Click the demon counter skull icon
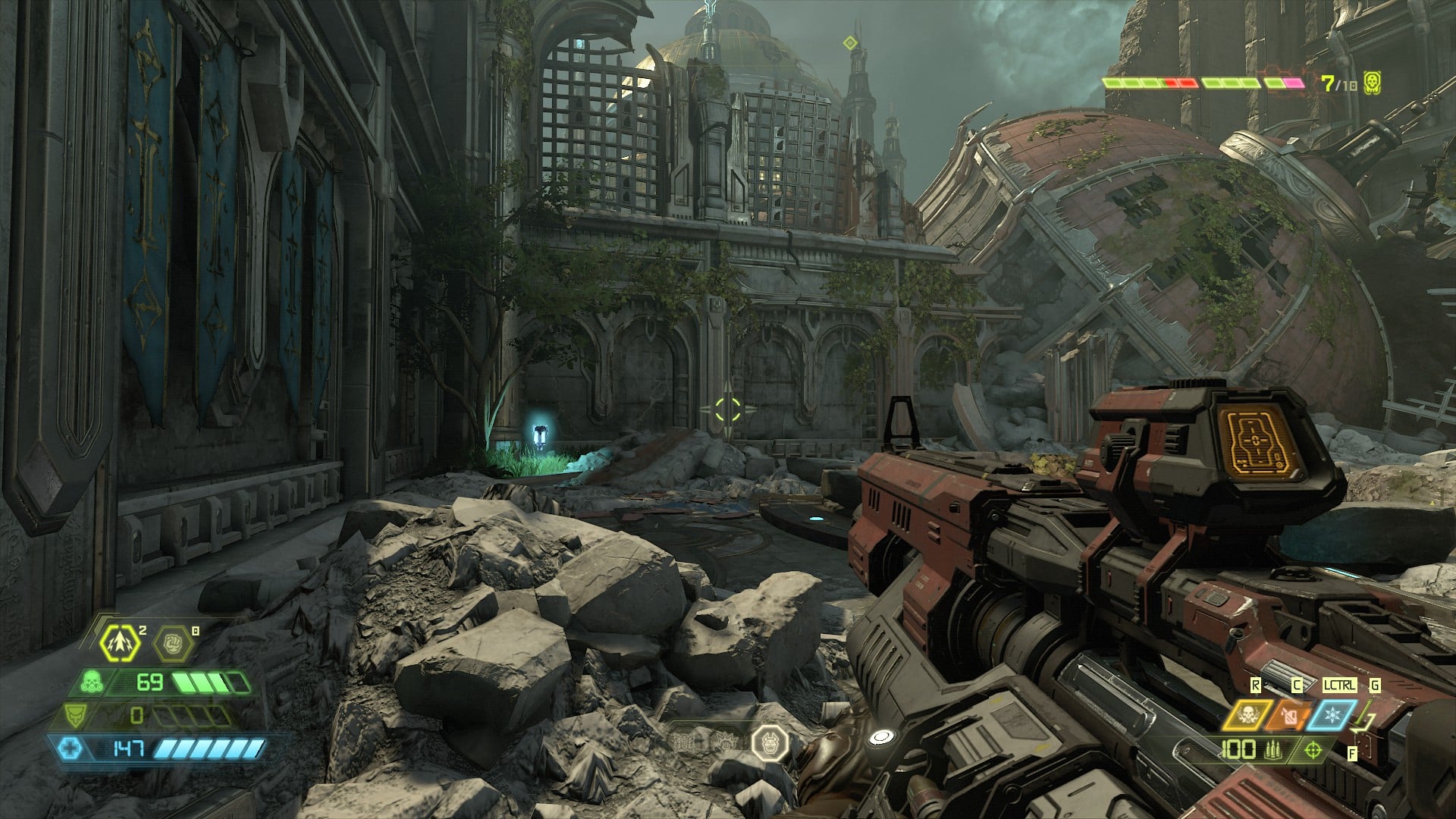The width and height of the screenshot is (1456, 819). 1371,82
